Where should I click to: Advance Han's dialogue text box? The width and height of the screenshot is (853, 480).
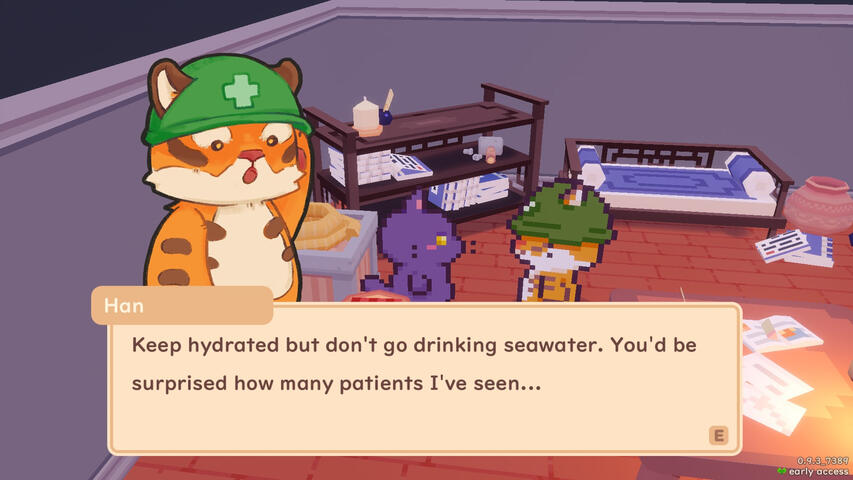point(716,434)
